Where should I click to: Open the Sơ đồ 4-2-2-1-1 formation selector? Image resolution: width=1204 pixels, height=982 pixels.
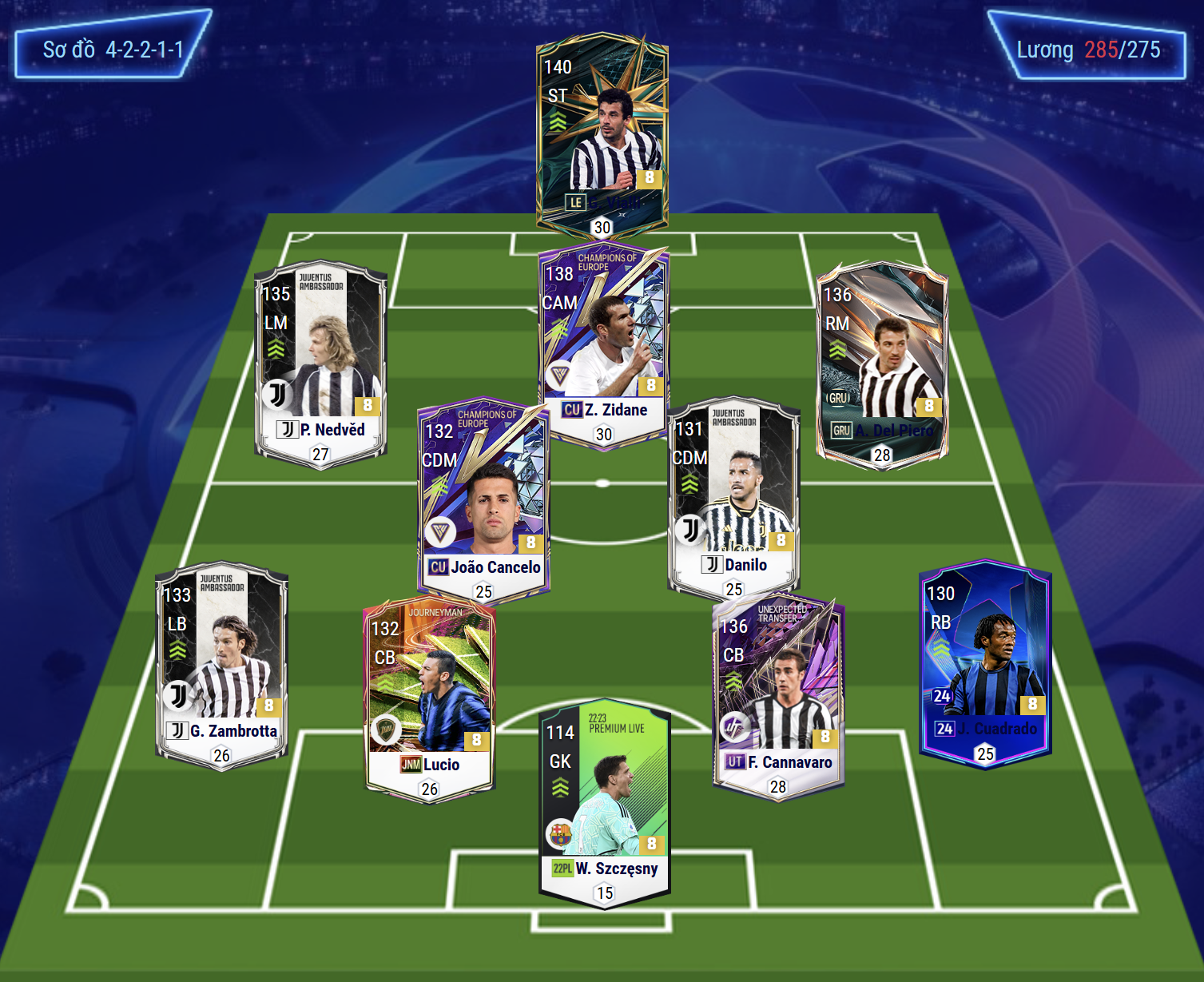click(113, 50)
